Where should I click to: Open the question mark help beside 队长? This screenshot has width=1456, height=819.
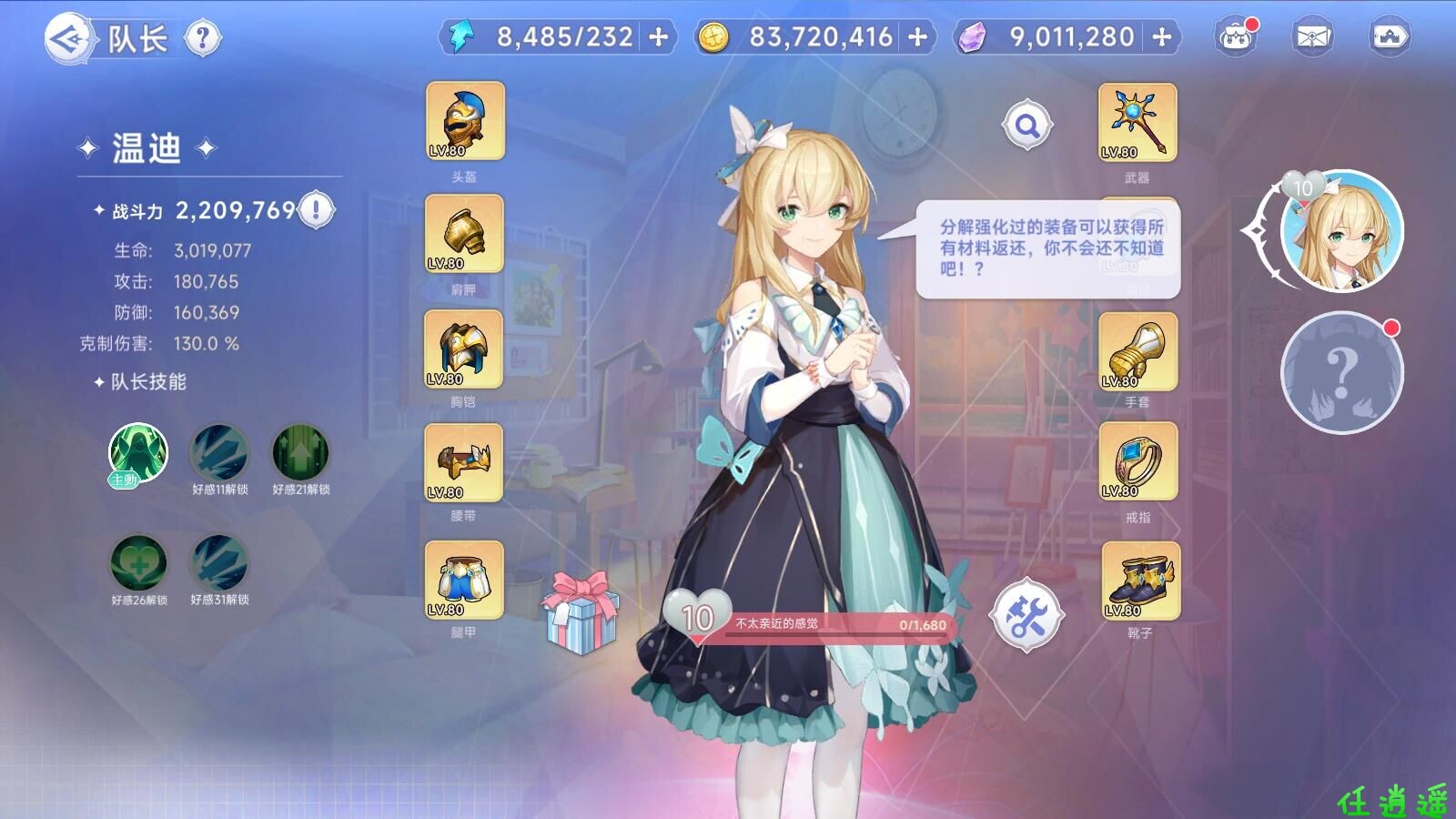click(202, 39)
